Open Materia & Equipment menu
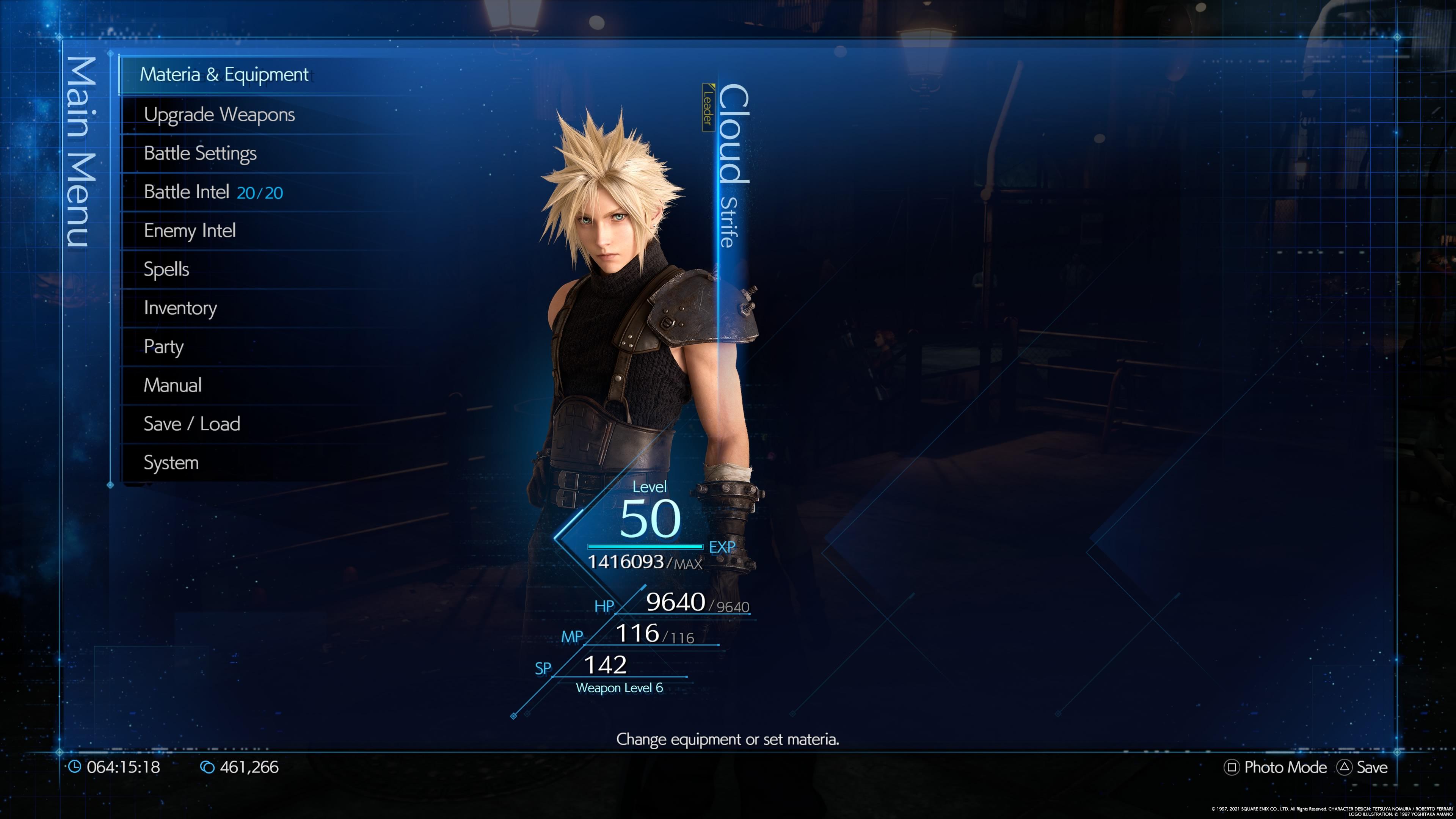The image size is (1456, 819). click(224, 75)
